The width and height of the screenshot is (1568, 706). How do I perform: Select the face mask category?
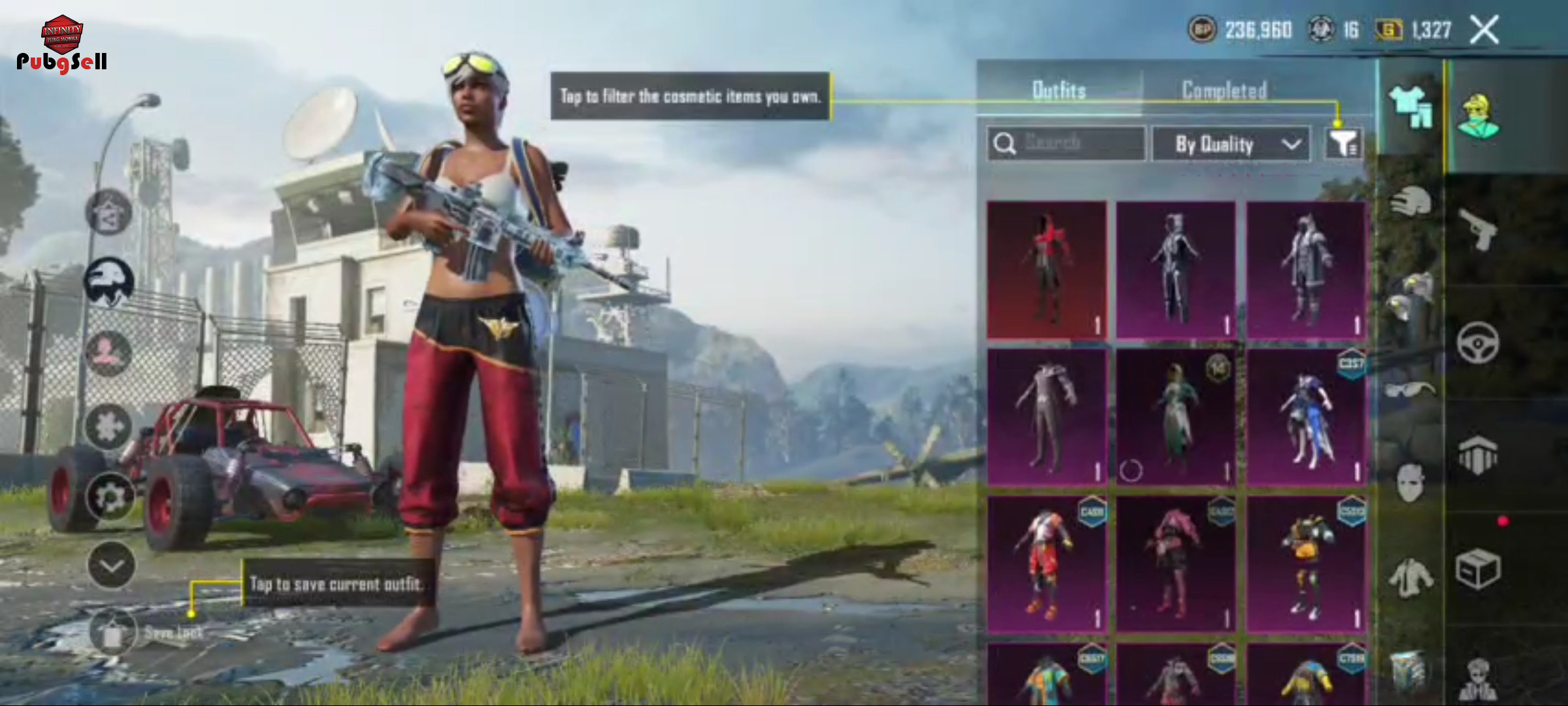click(1411, 482)
